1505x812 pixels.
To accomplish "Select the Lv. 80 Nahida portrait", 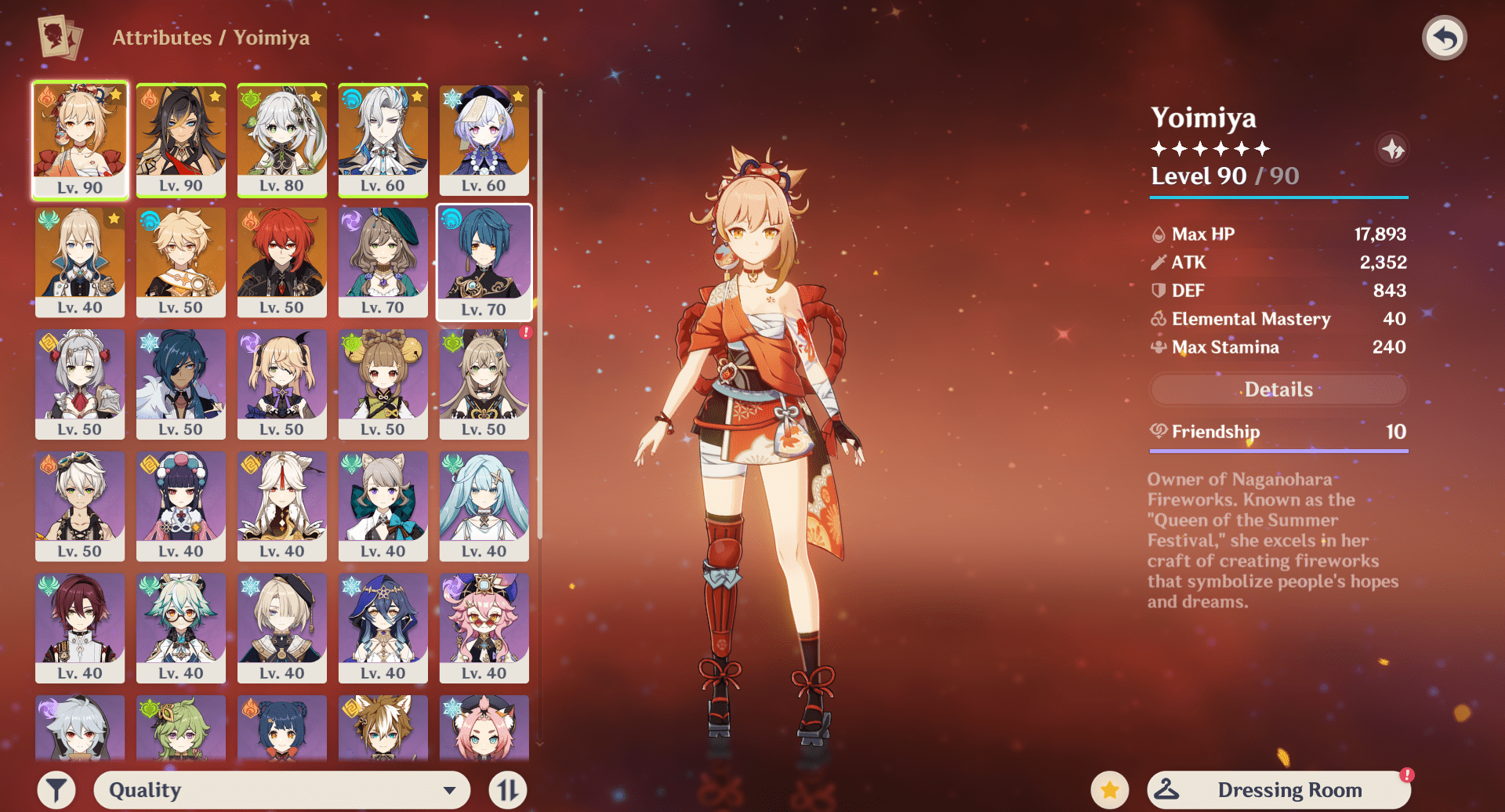I will [x=282, y=140].
